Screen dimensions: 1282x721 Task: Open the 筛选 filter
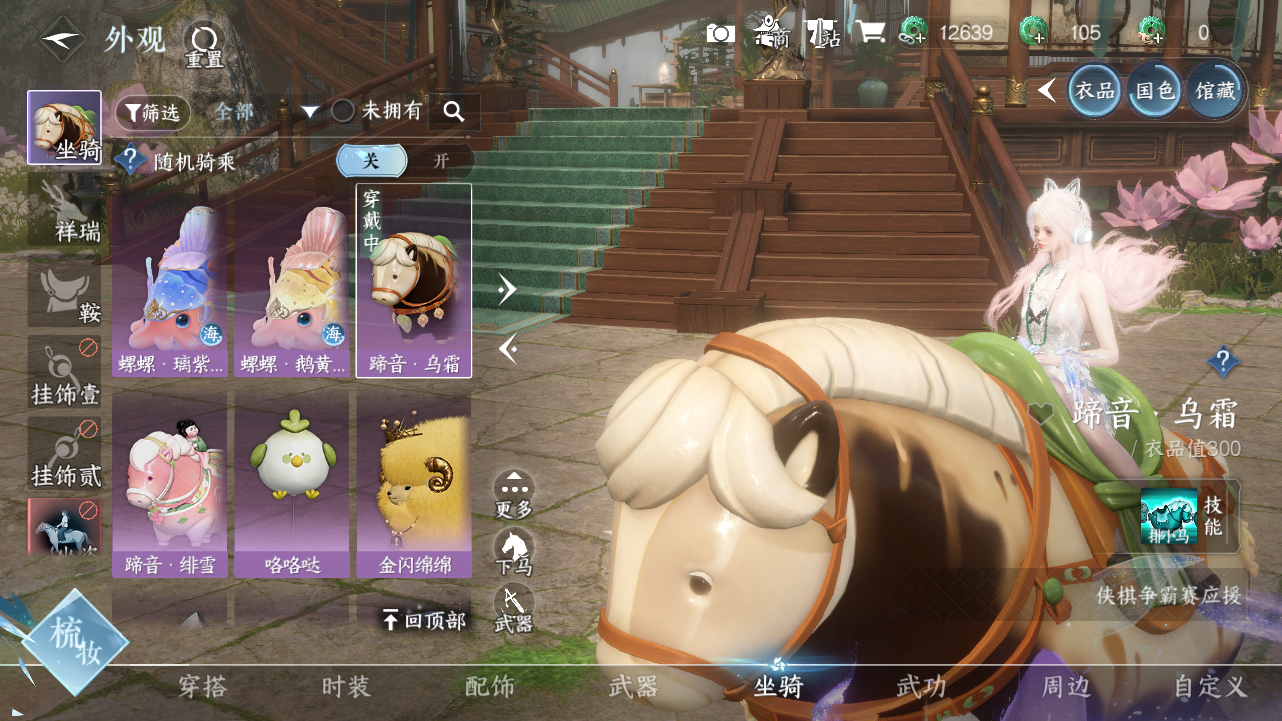[153, 112]
